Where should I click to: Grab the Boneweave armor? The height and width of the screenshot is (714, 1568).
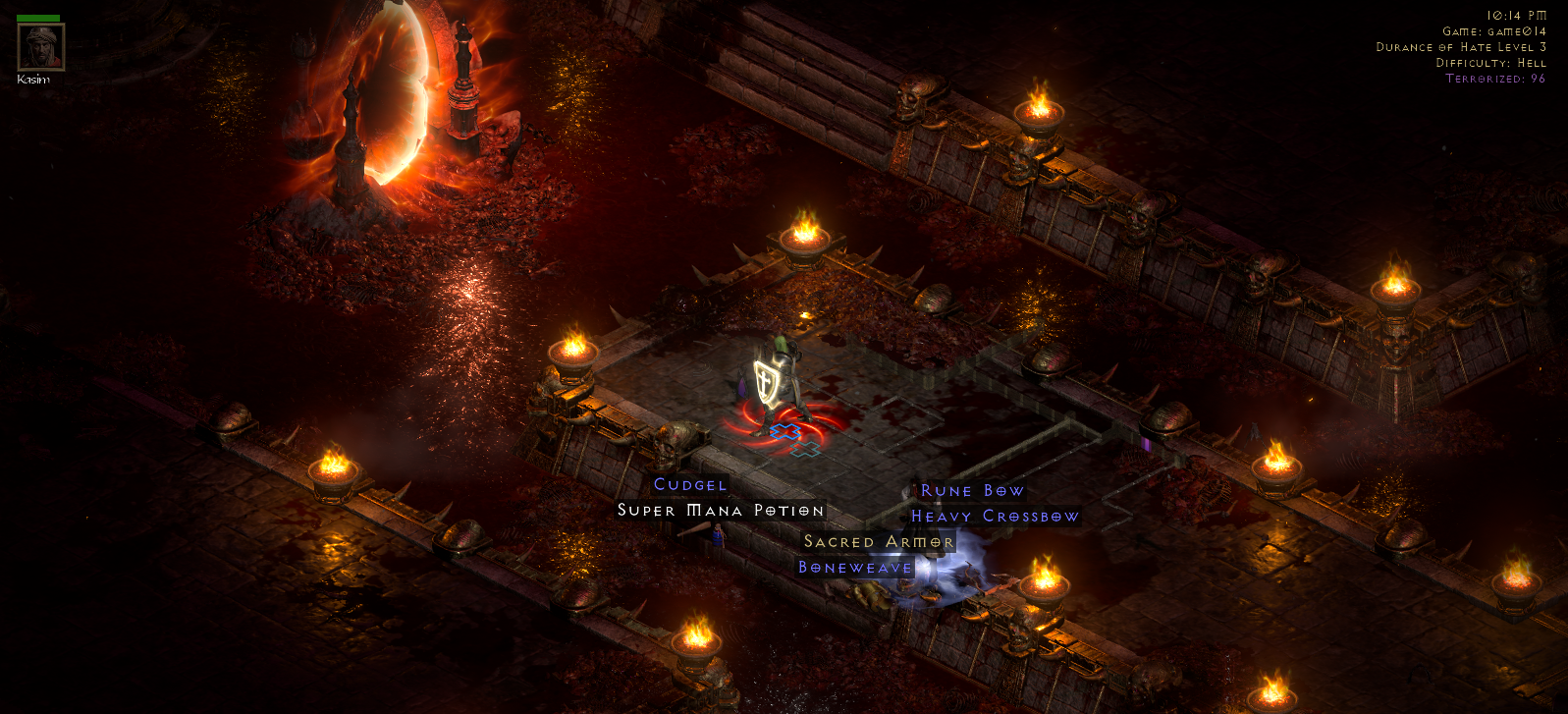click(x=855, y=567)
